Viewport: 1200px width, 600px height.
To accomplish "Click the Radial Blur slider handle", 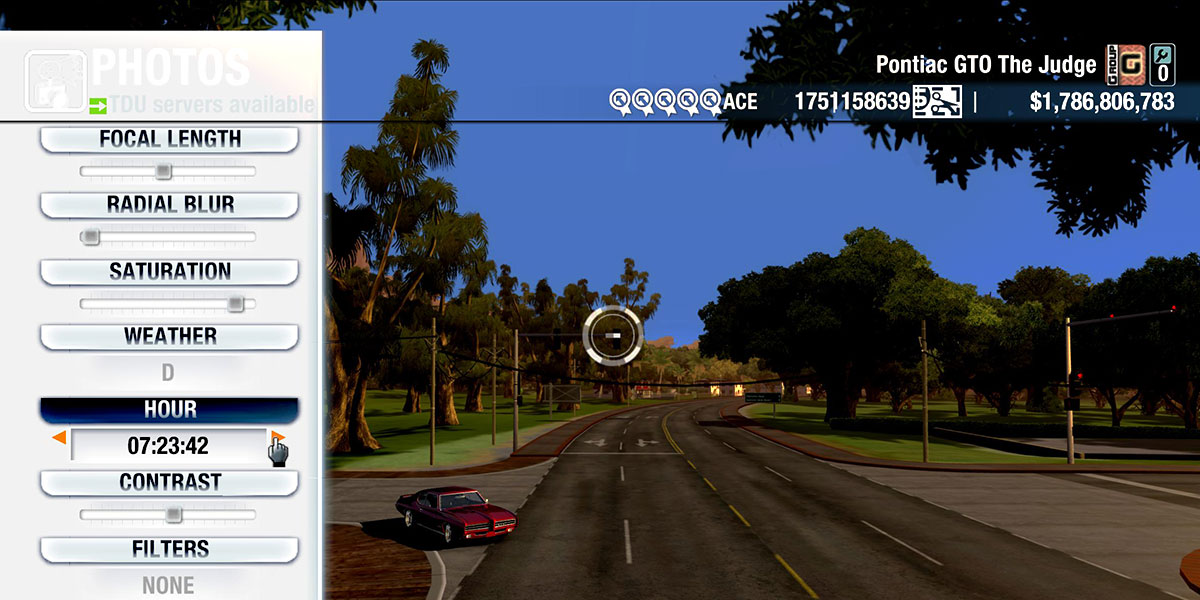I will (x=90, y=237).
